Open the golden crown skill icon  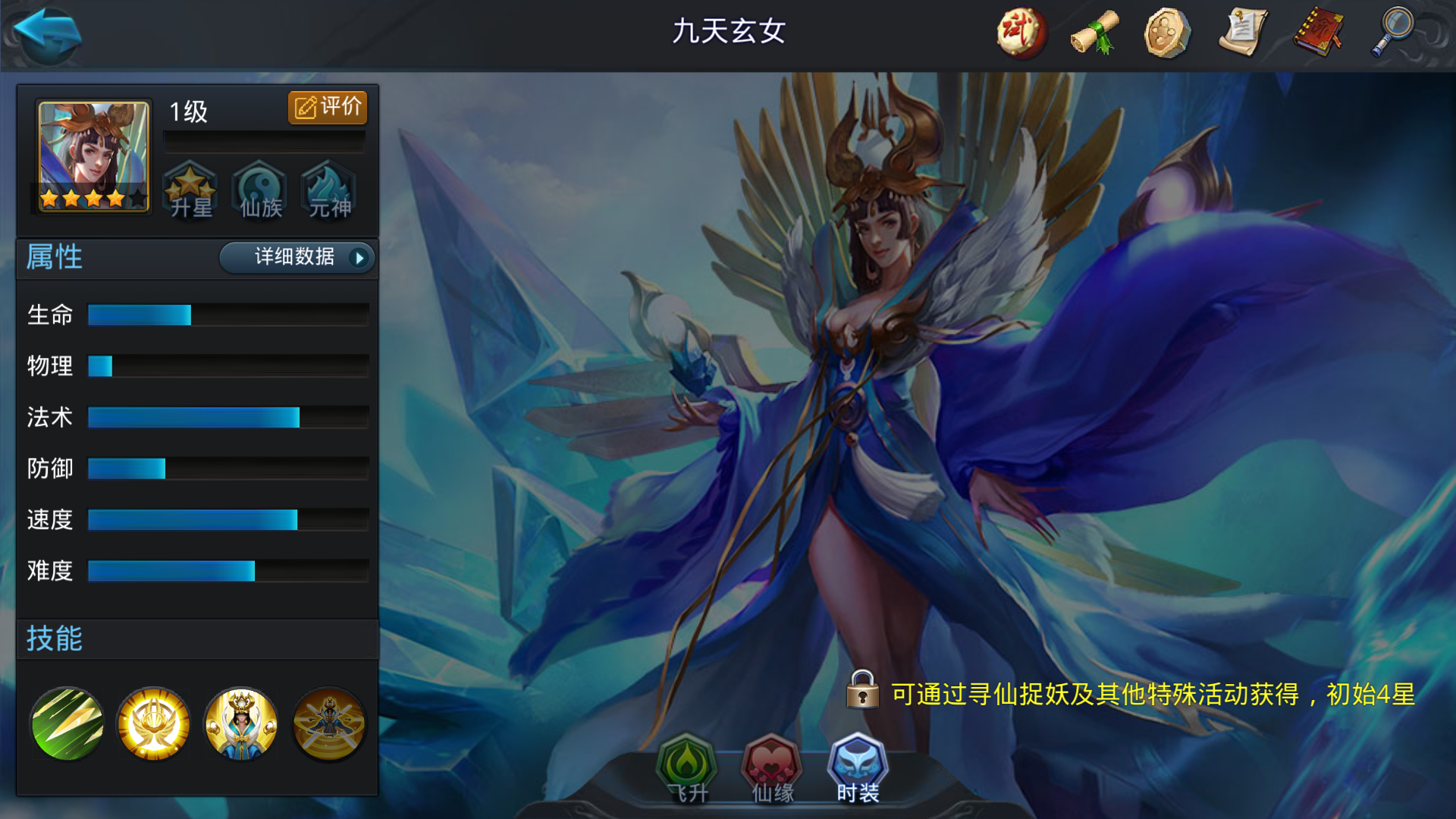152,723
